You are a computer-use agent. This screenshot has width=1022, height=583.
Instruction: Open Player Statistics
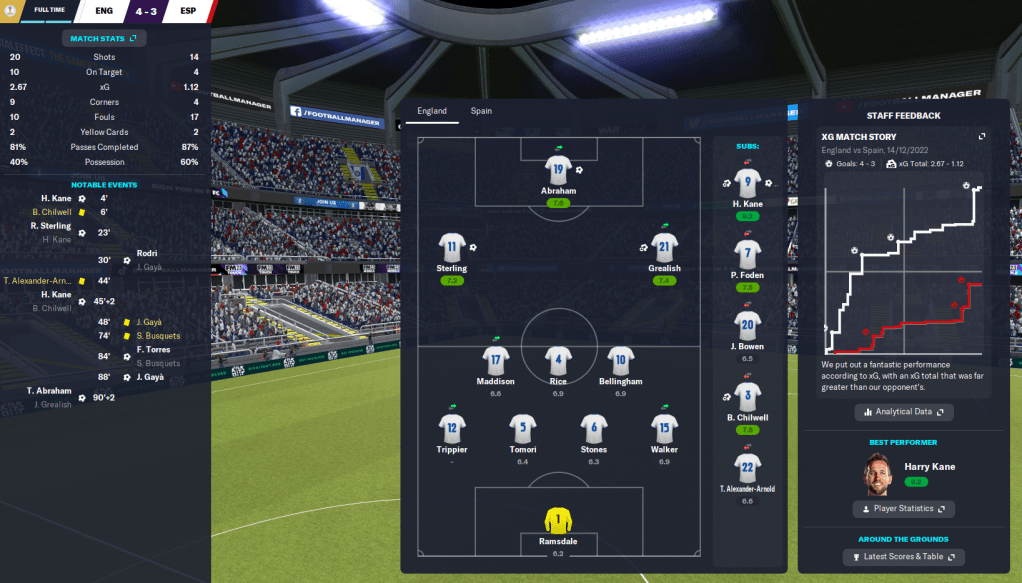coord(903,509)
